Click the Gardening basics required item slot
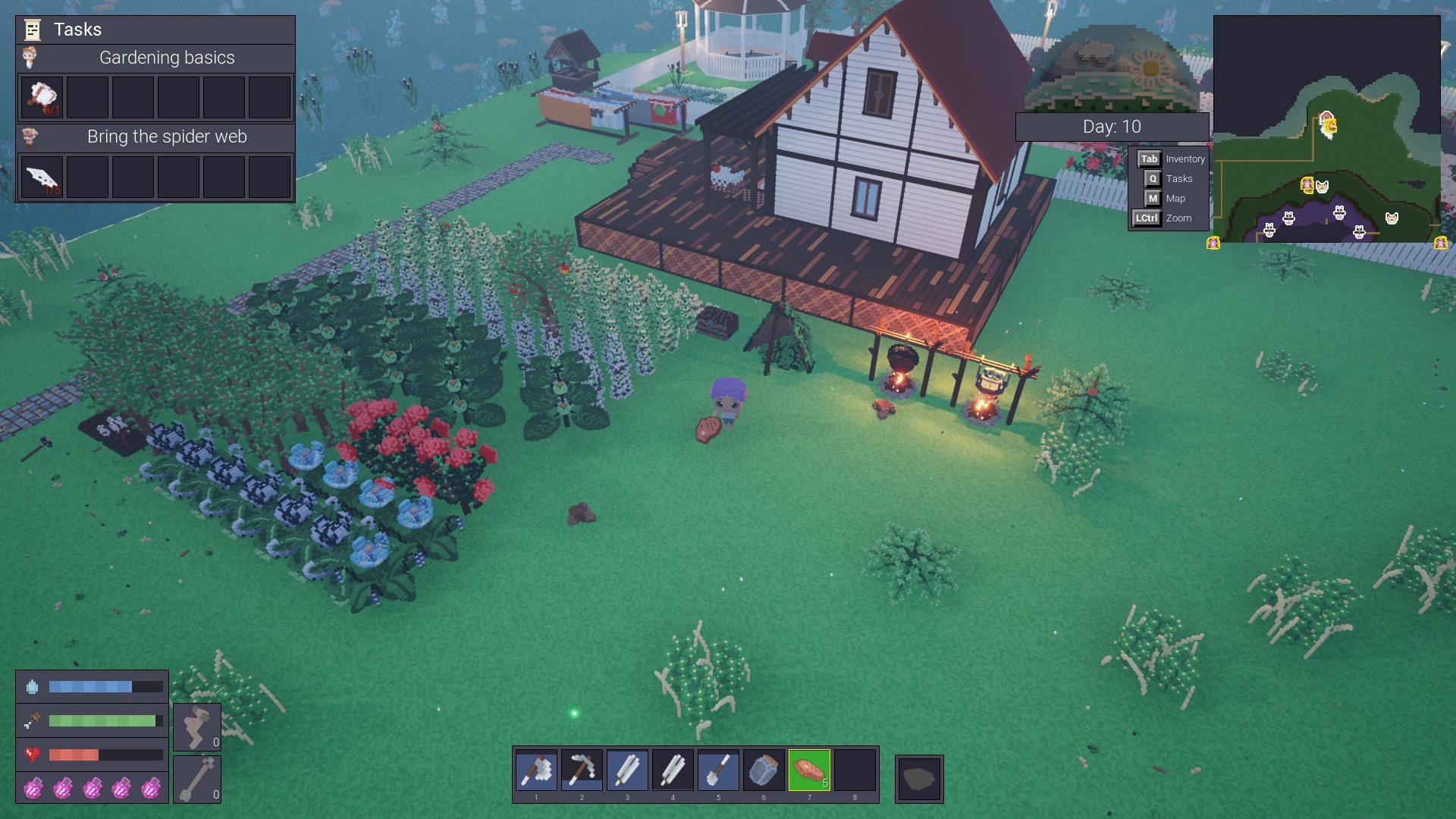 42,97
